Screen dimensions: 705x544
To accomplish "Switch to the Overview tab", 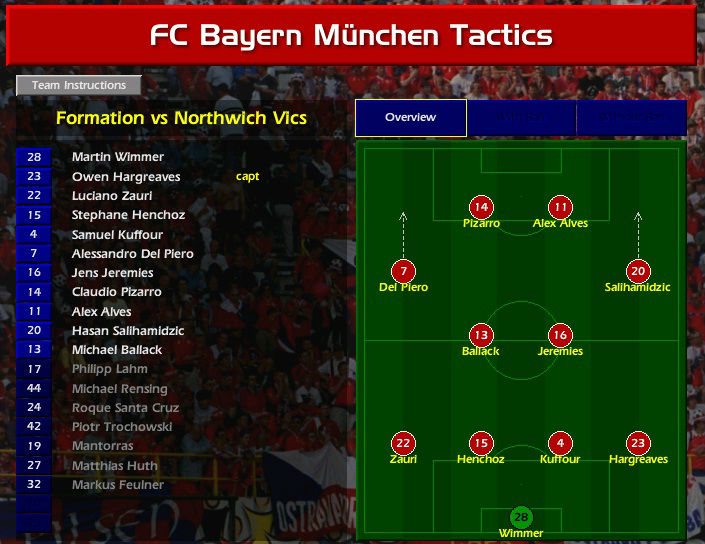I will (410, 118).
